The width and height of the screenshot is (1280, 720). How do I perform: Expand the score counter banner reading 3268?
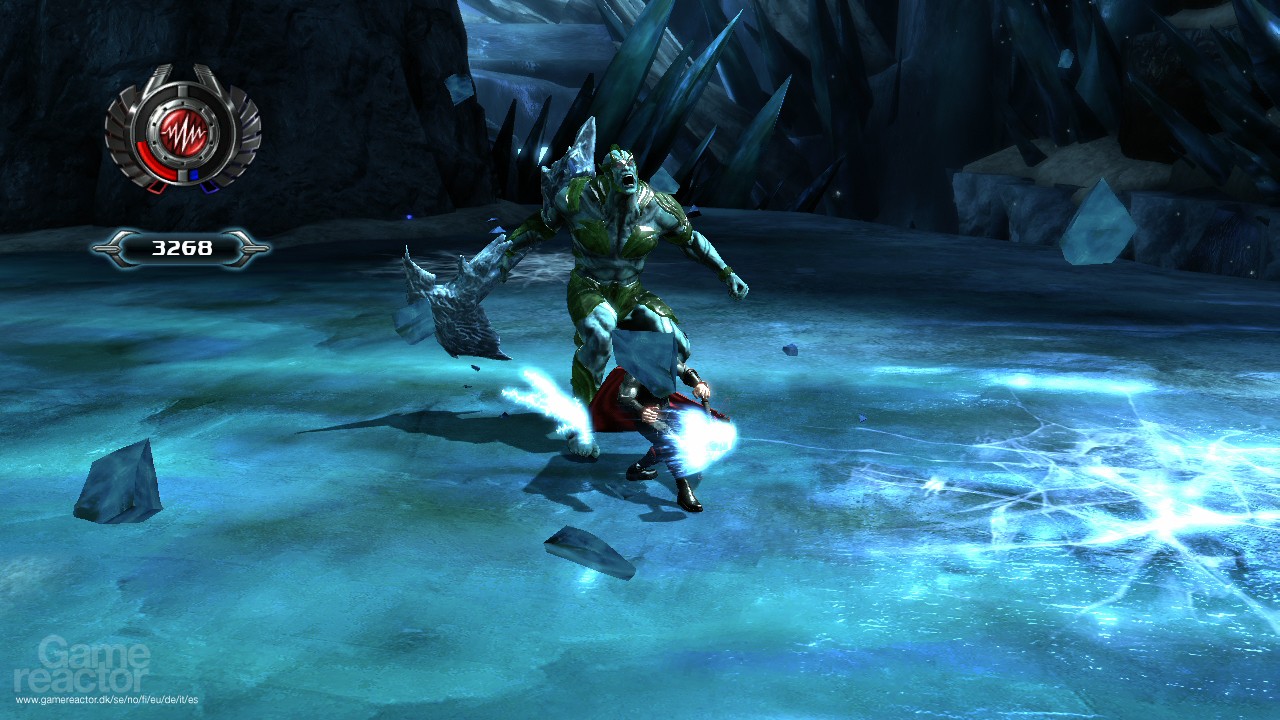tap(184, 247)
